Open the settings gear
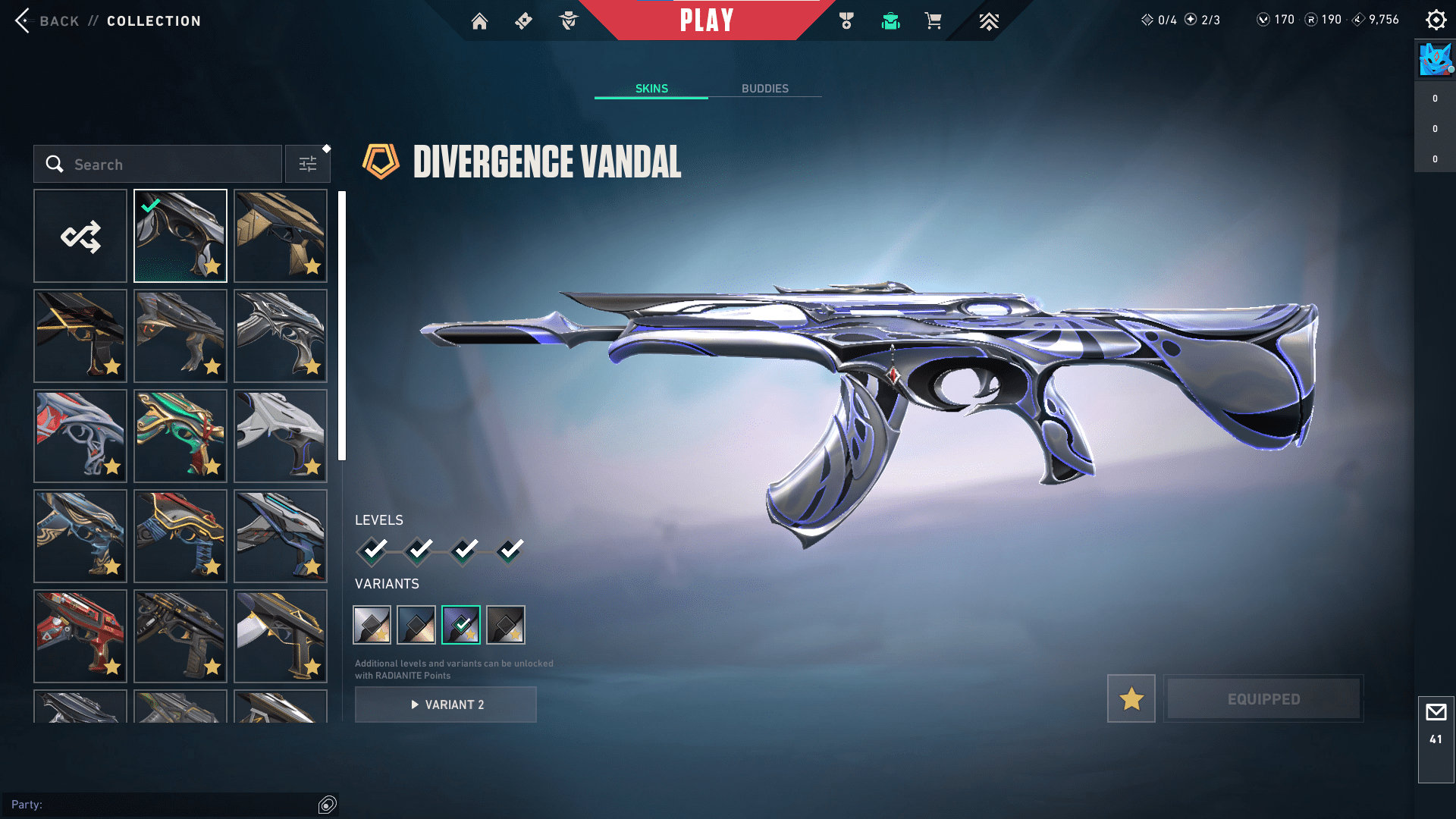The height and width of the screenshot is (819, 1456). [1436, 20]
